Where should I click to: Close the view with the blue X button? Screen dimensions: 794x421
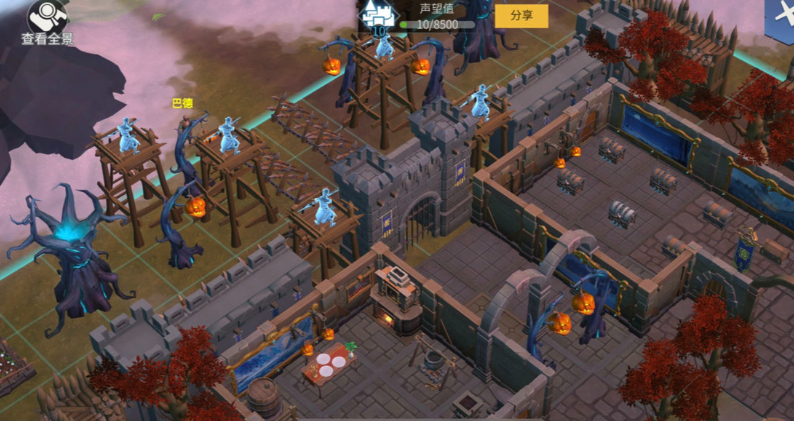783,14
